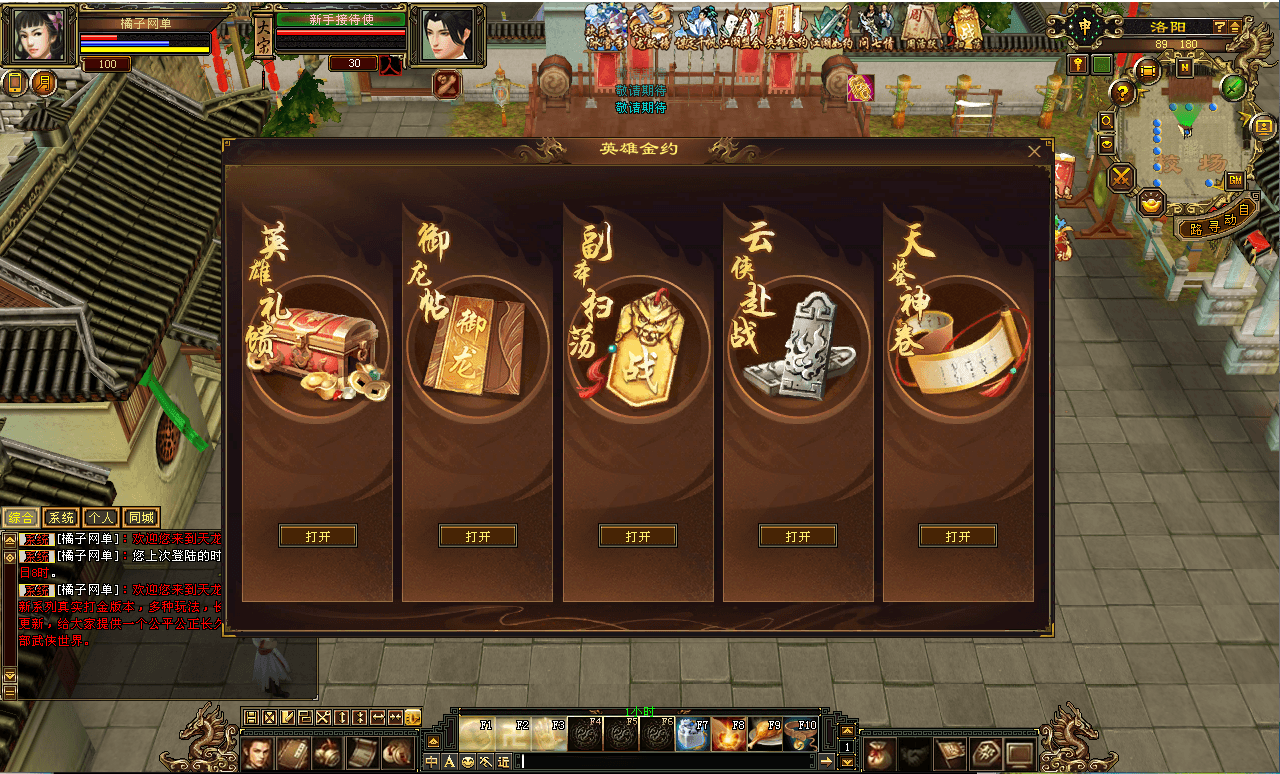Click the yellow collapse arrow above chat input

433,742
